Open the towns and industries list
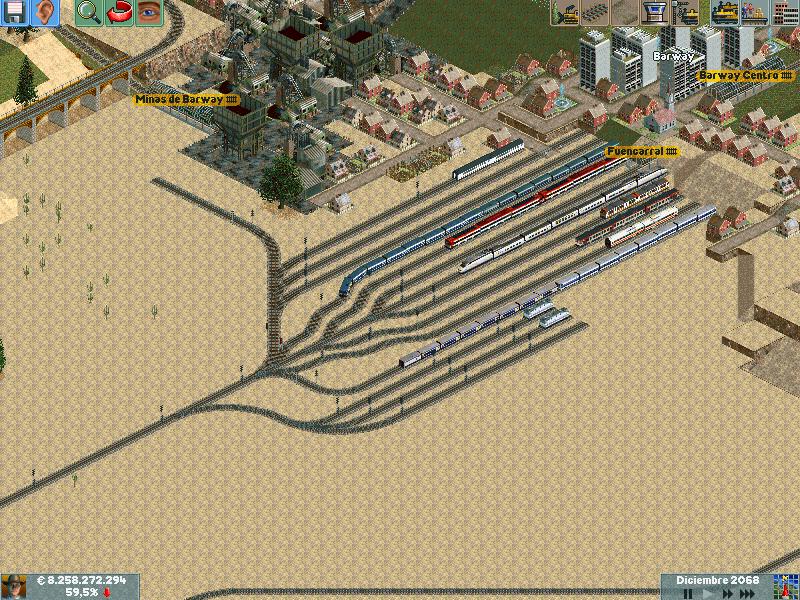Viewport: 800px width, 600px height. pos(786,12)
